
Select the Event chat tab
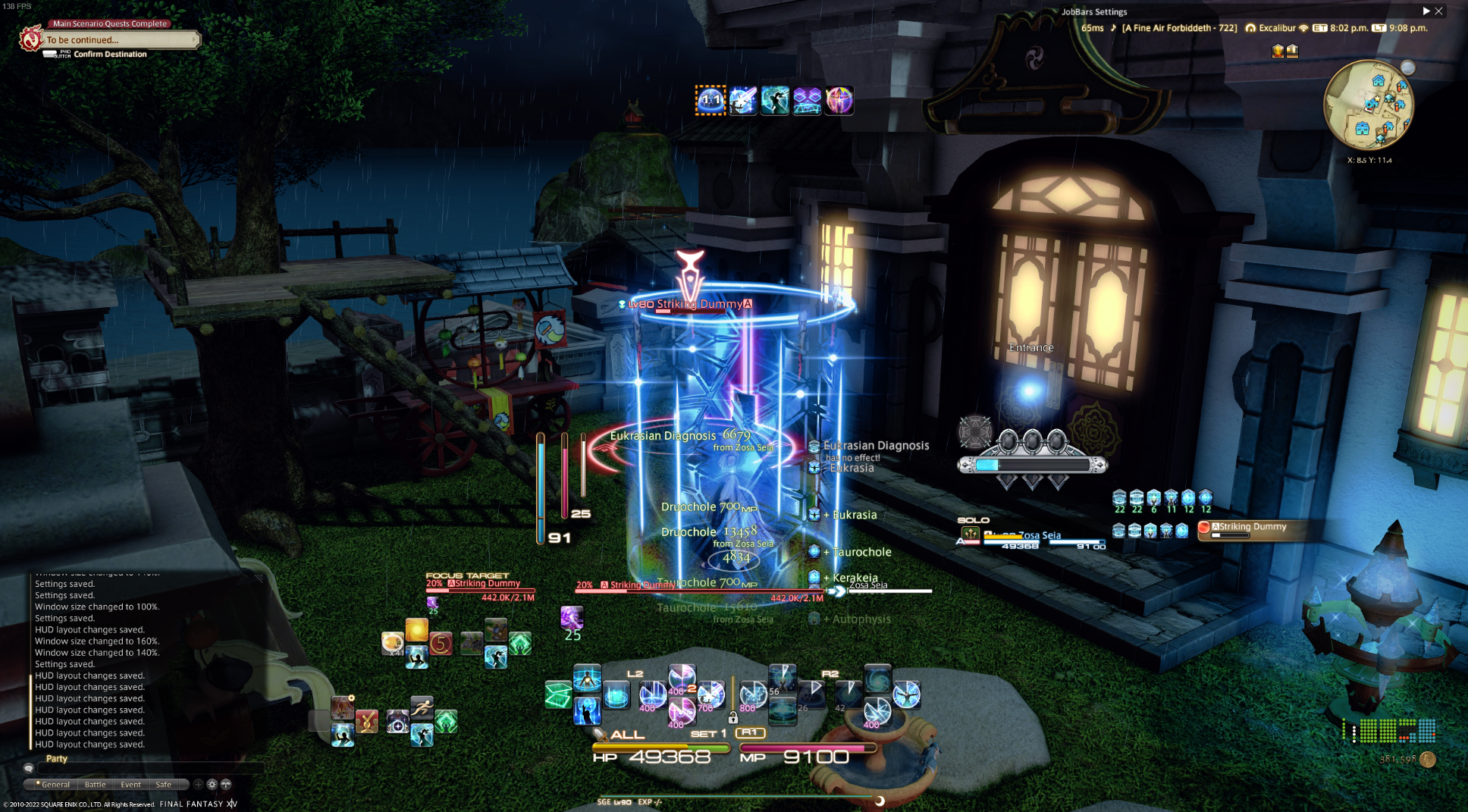[x=130, y=785]
